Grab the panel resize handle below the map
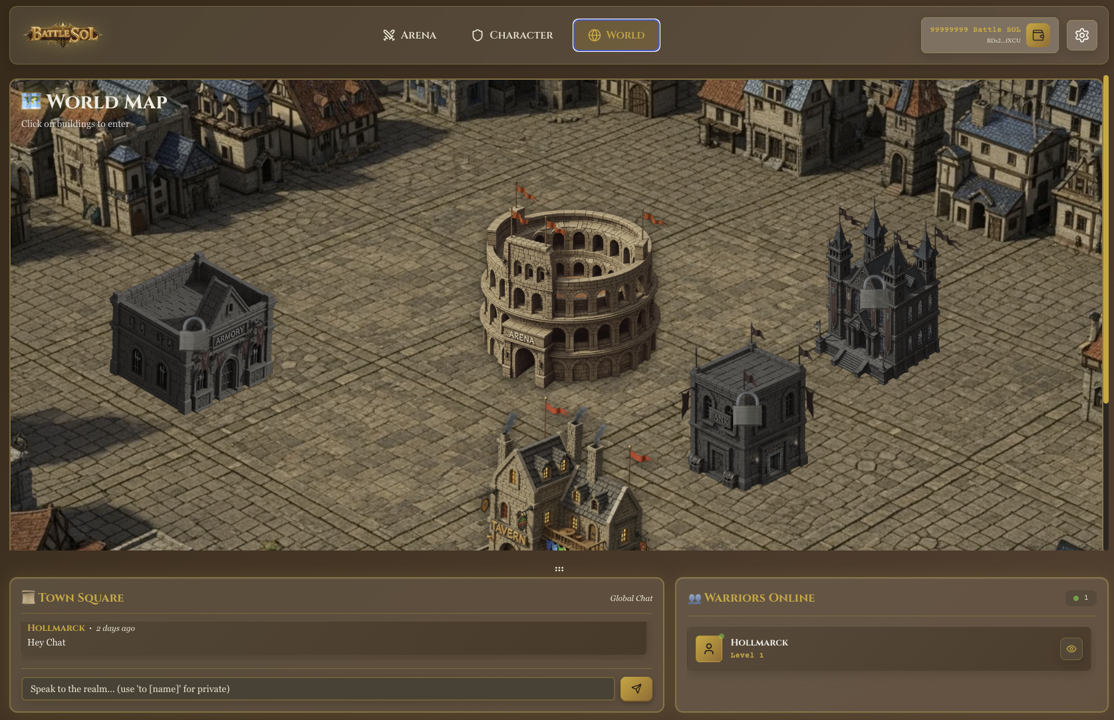Viewport: 1114px width, 720px height. (559, 569)
